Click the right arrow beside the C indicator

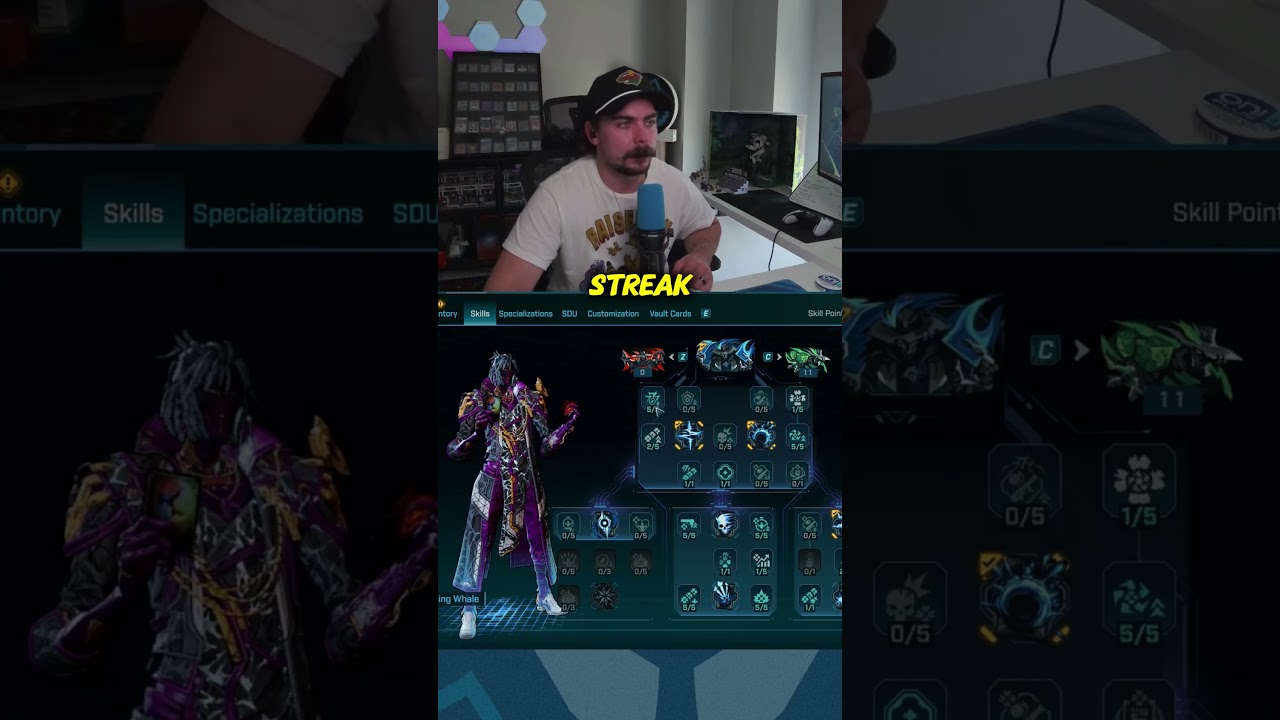click(x=779, y=357)
